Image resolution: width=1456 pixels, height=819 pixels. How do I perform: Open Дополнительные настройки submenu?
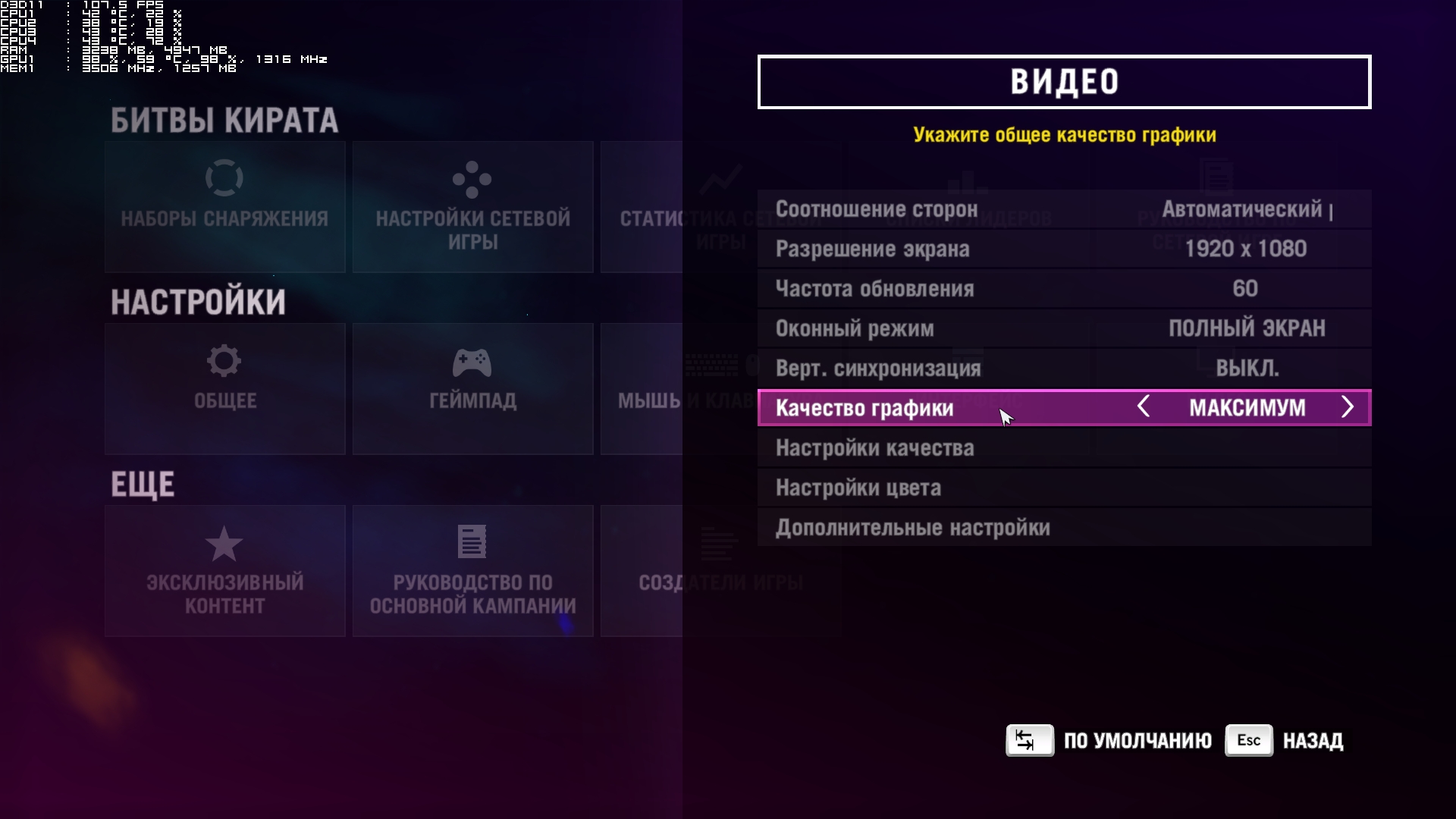(x=1063, y=528)
